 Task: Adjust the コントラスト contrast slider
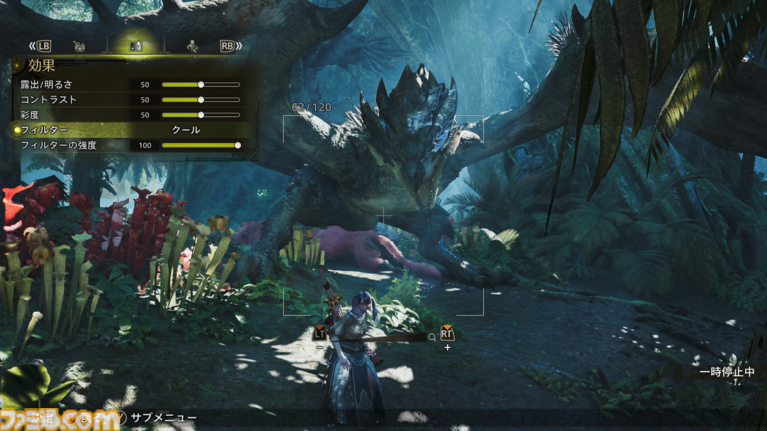200,100
